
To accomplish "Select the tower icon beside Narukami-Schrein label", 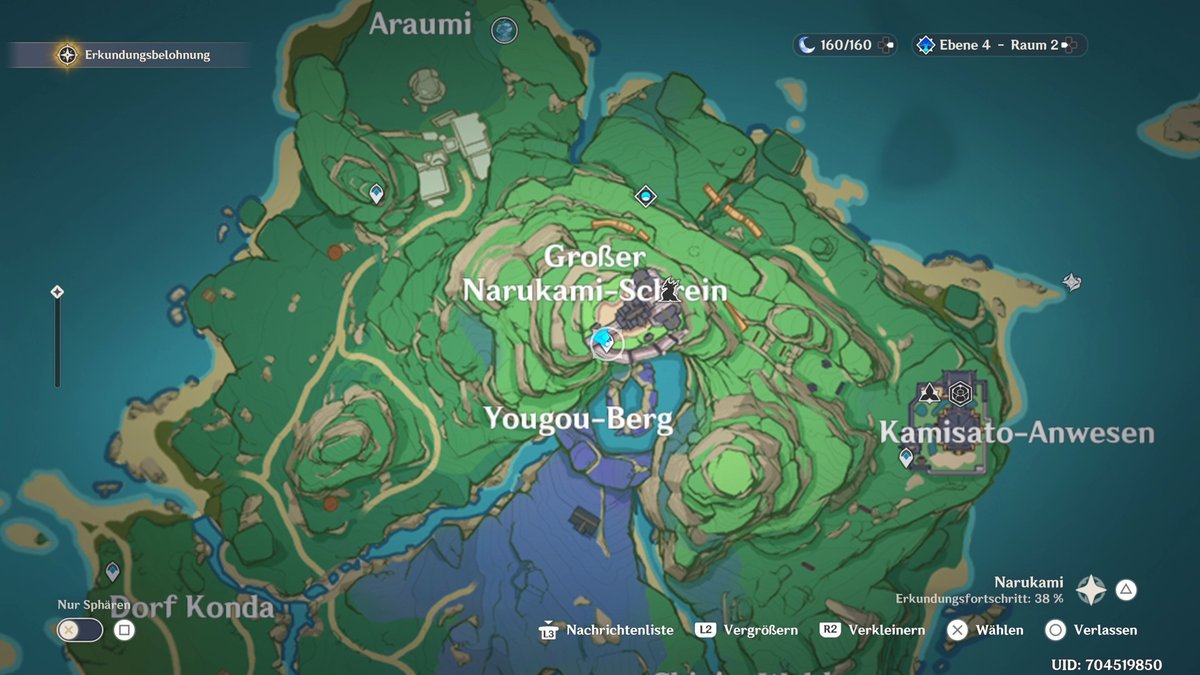I will 672,290.
